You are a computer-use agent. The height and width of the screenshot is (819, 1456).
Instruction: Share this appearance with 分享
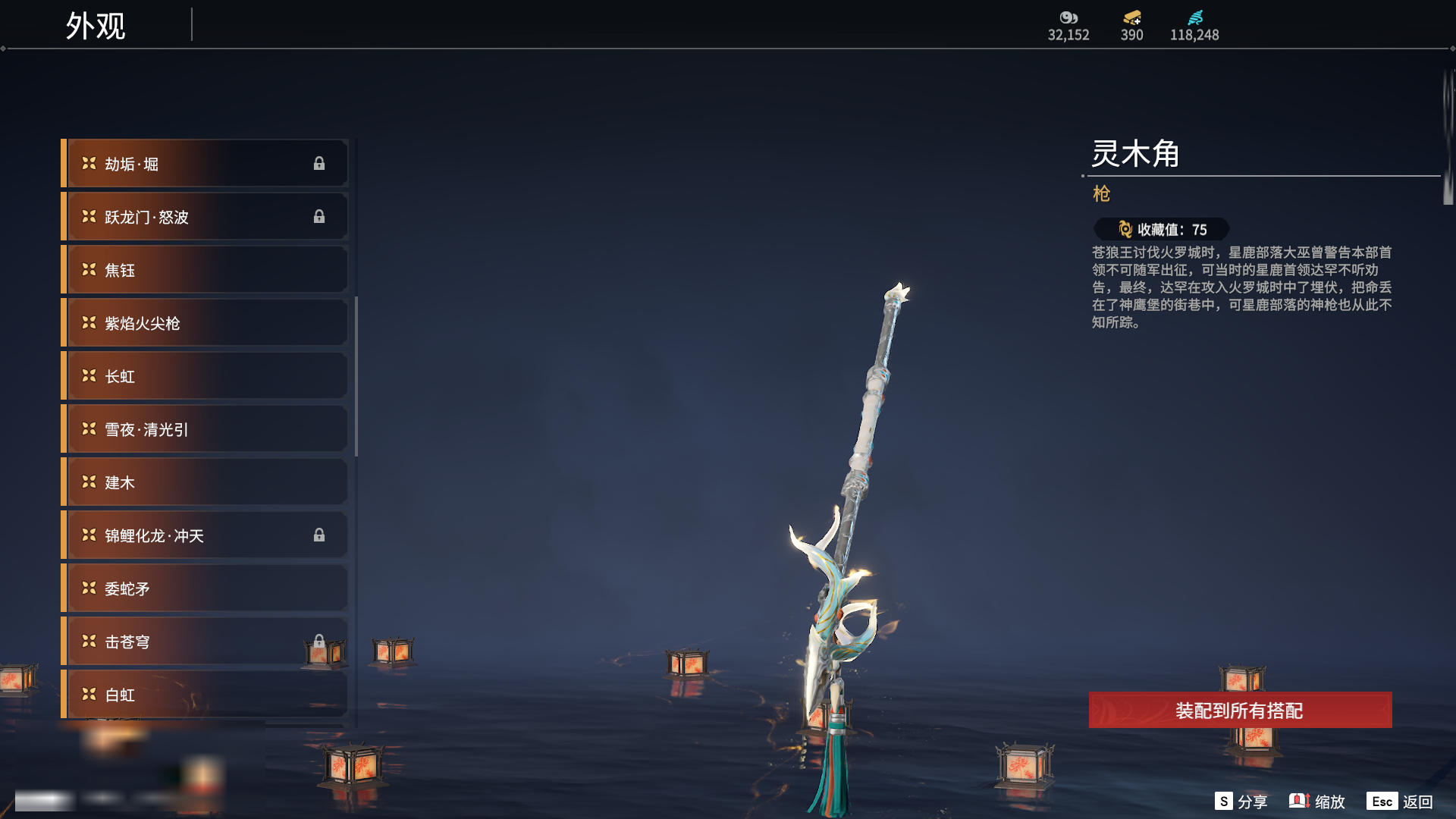(x=1241, y=802)
